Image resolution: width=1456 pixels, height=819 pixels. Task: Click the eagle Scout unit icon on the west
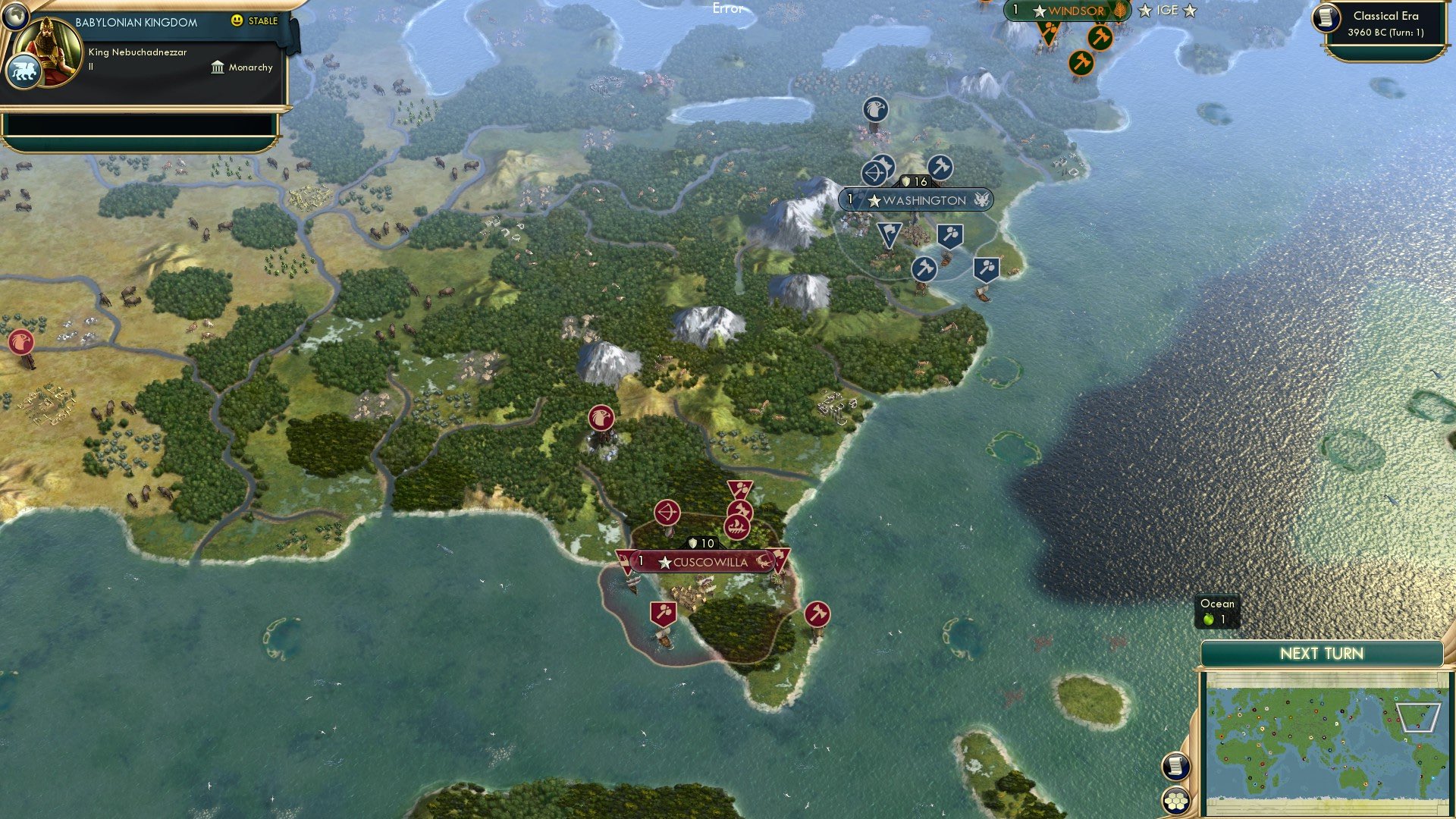click(x=23, y=340)
